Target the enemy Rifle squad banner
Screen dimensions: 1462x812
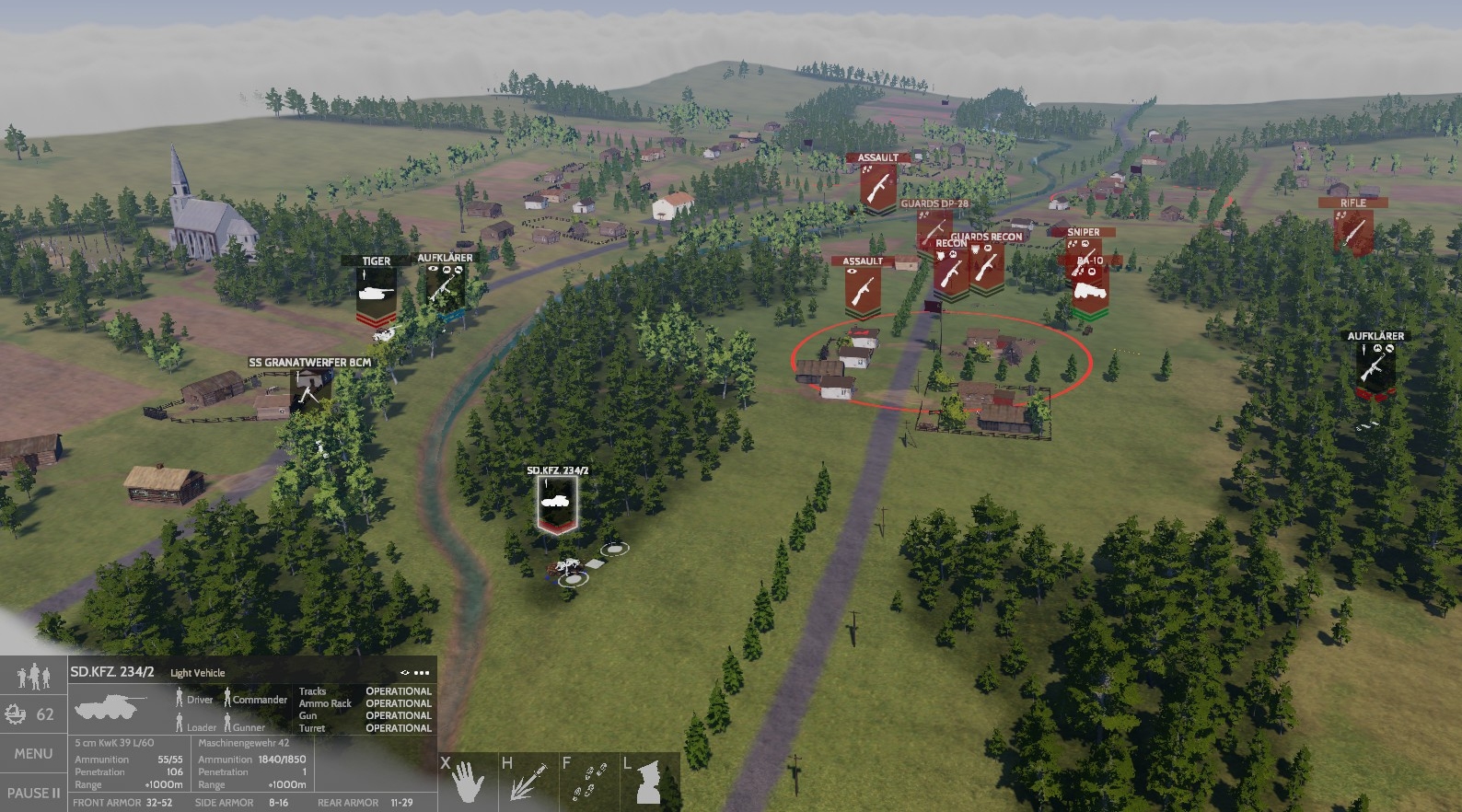point(1352,228)
